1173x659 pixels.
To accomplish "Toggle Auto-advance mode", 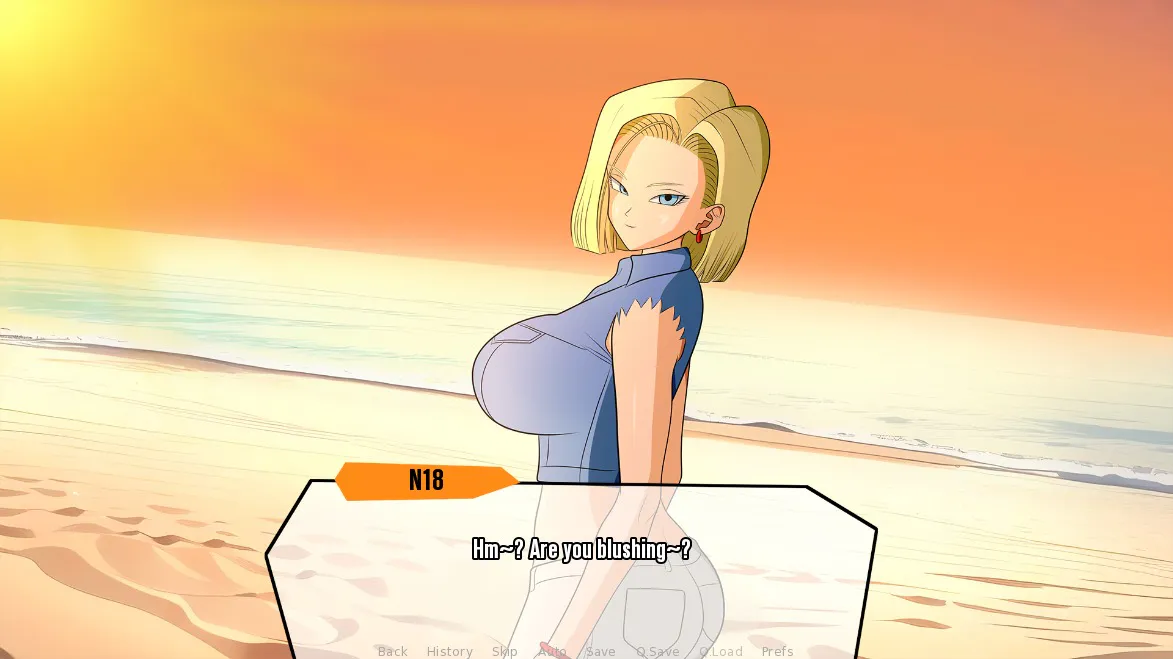I will click(552, 651).
